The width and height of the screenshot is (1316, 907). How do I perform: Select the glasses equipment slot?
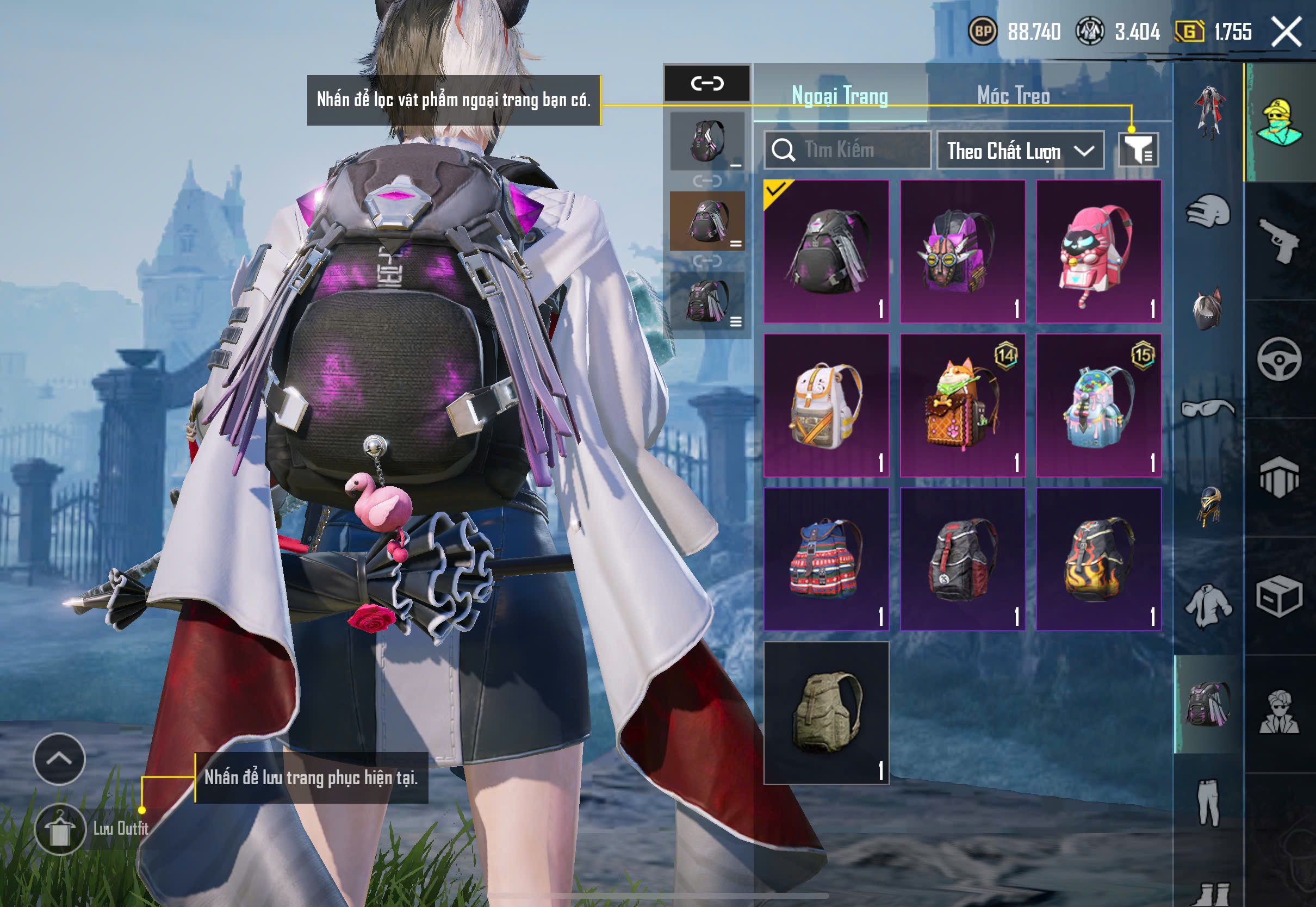coord(1208,408)
